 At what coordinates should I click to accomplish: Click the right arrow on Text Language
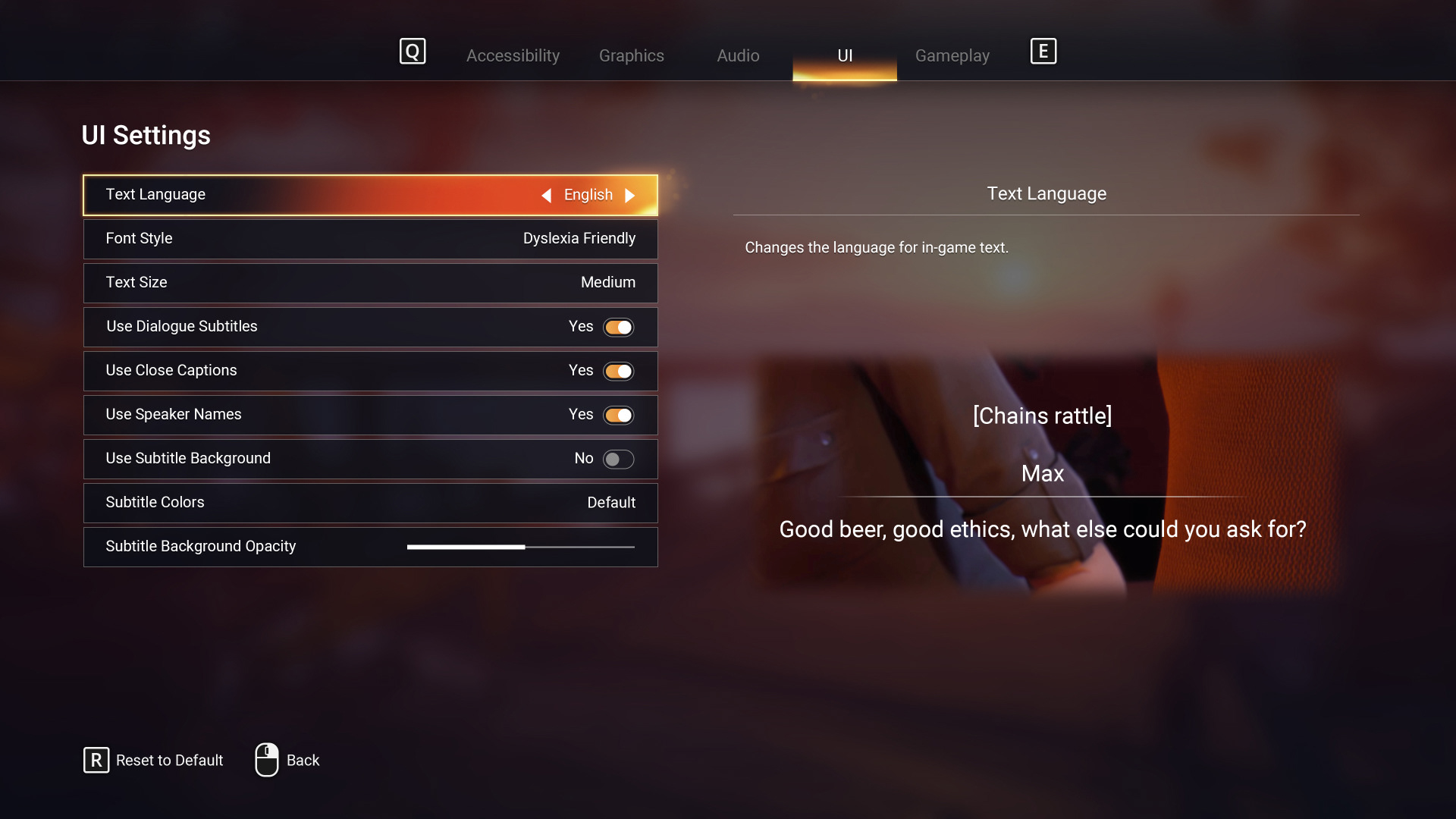point(630,195)
